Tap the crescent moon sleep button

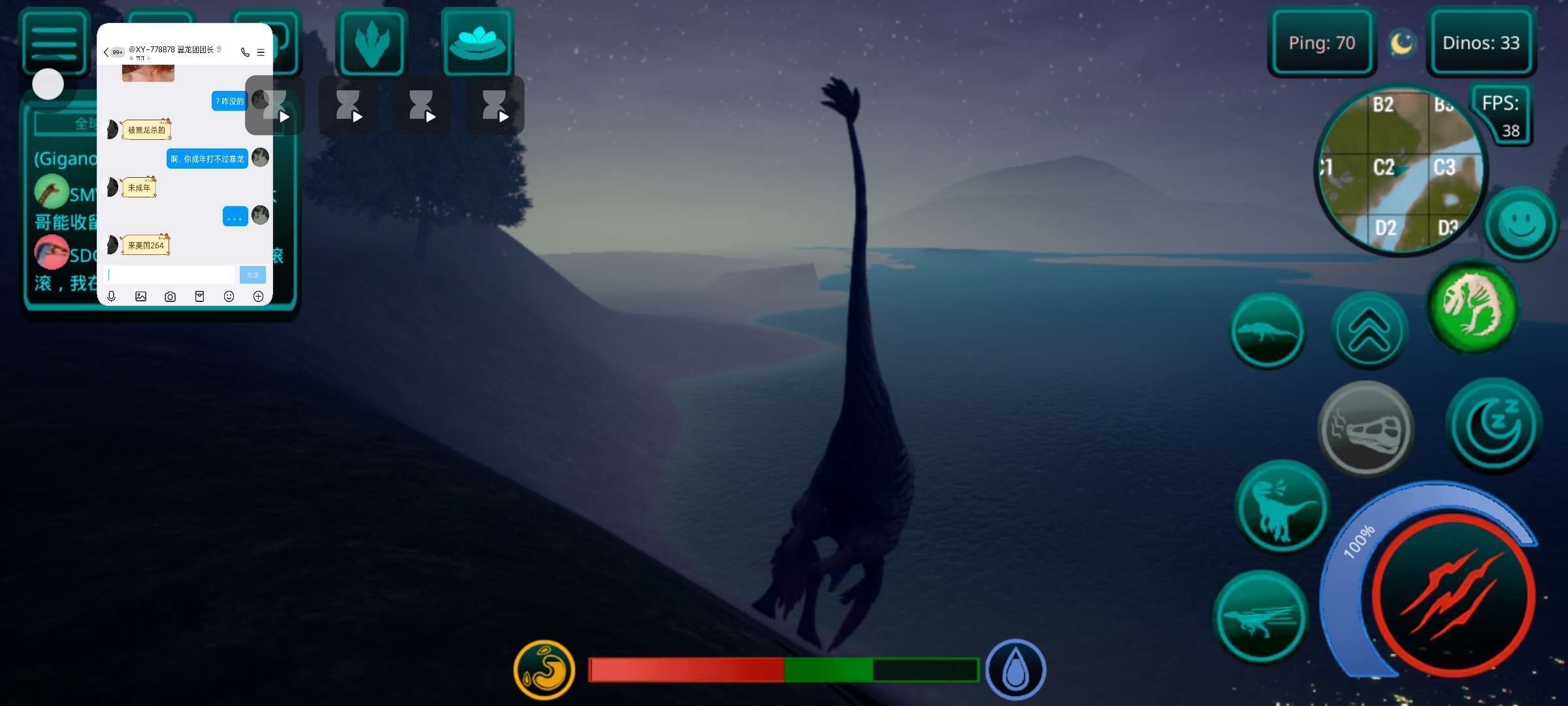click(x=1494, y=426)
